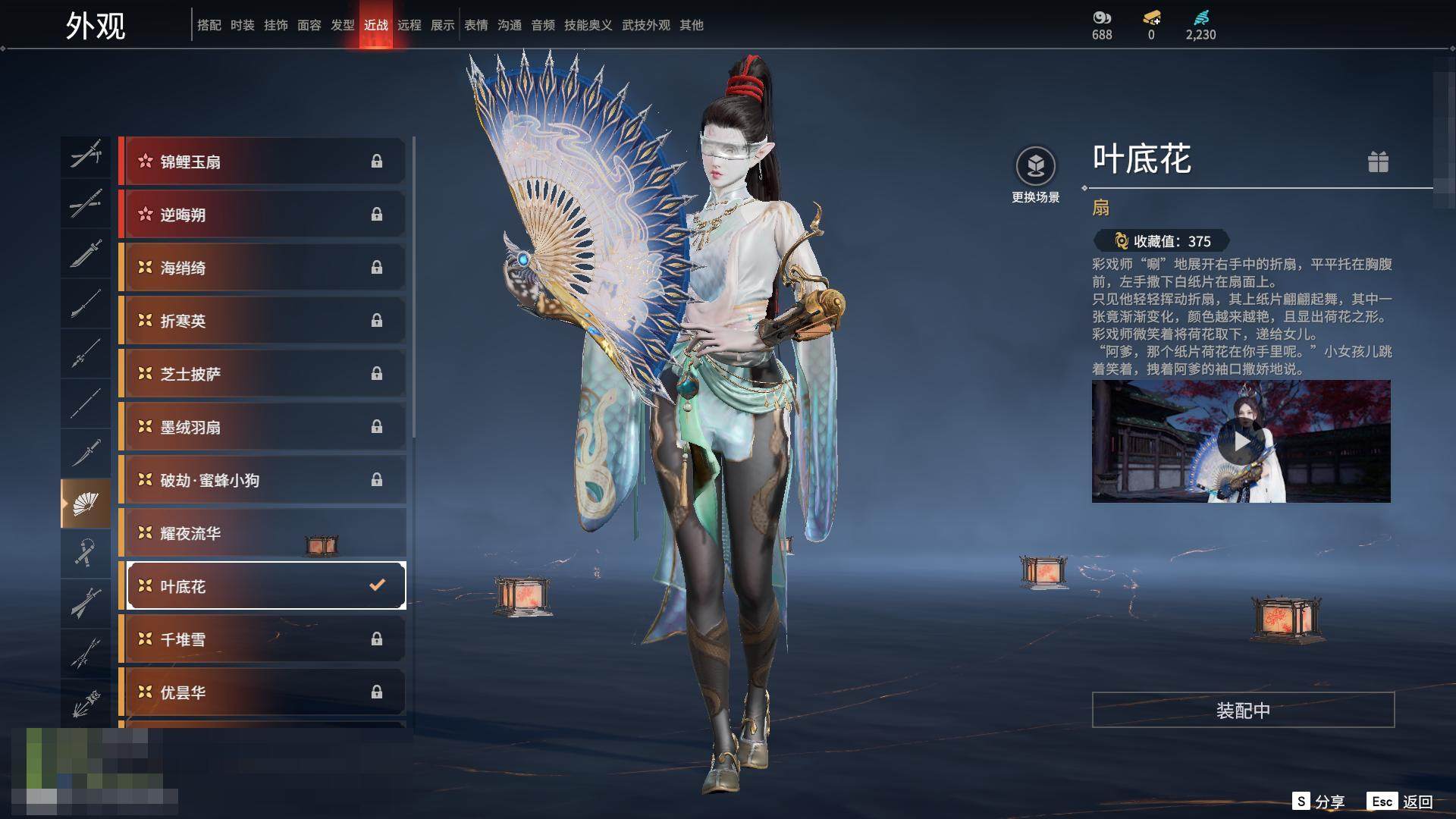The height and width of the screenshot is (819, 1456).
Task: Select the 逆晦朔 list entry
Action: (x=262, y=215)
